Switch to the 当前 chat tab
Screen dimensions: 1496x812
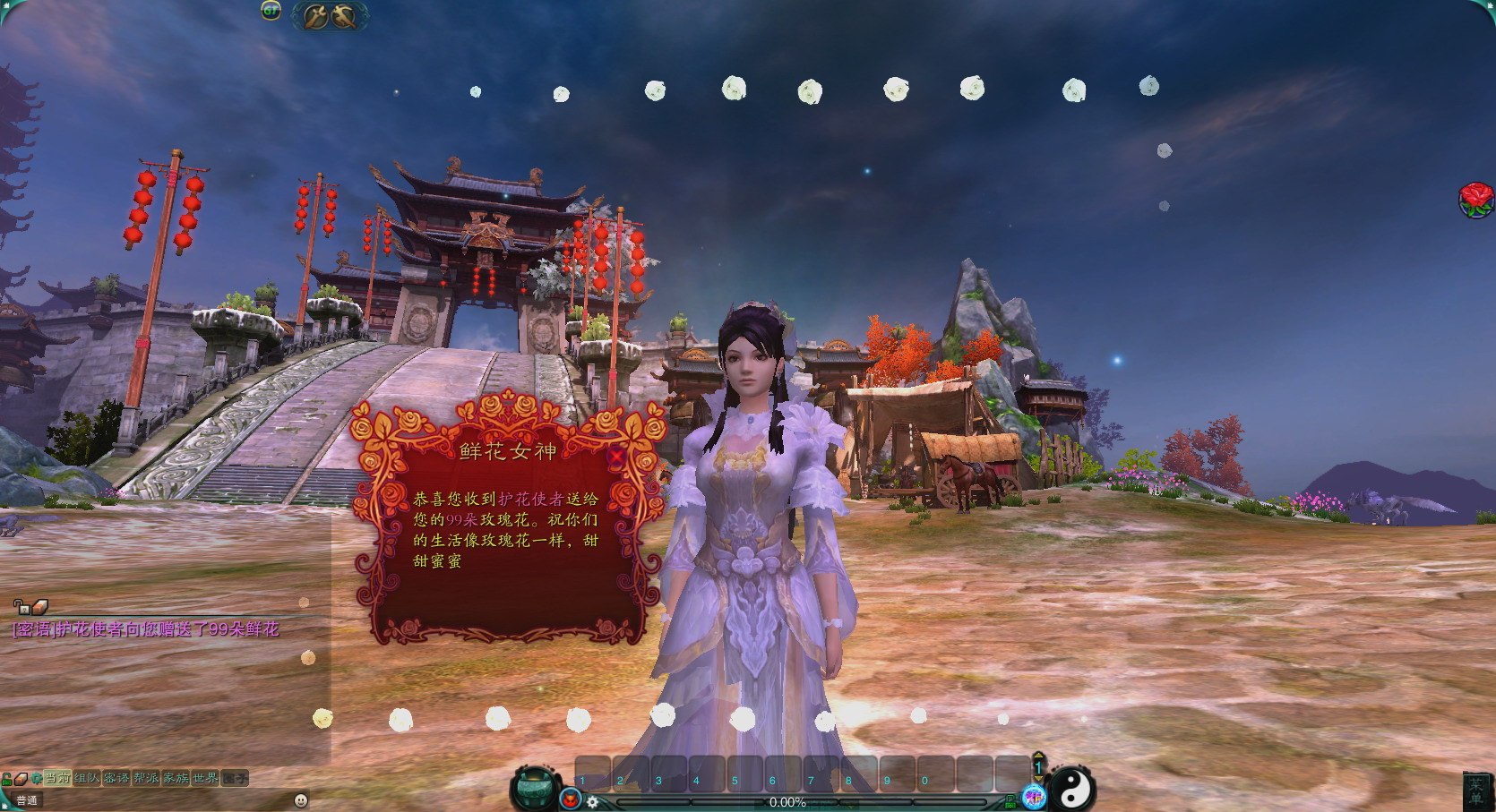coord(57,778)
